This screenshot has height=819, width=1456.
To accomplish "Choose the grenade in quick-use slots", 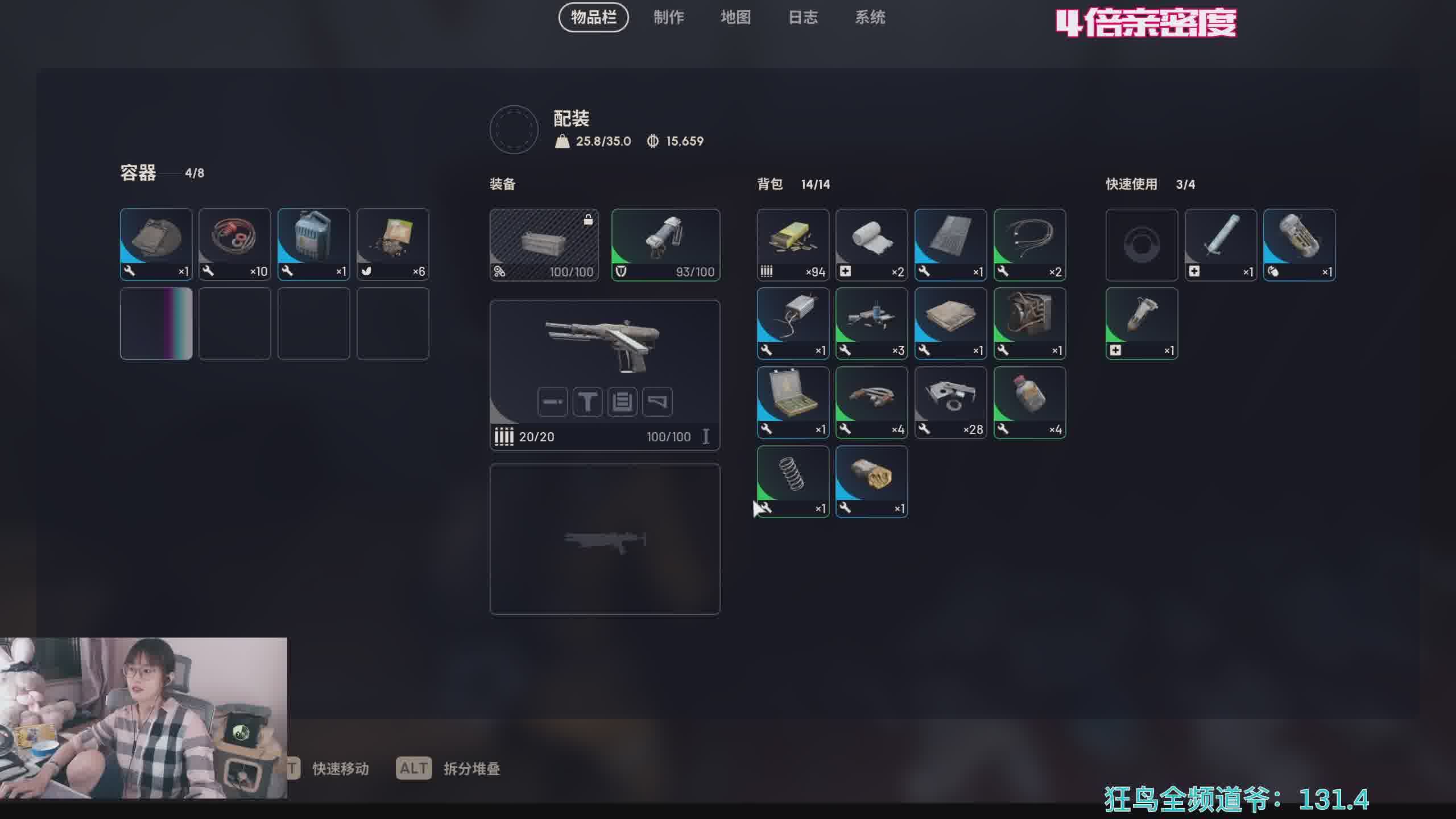I will (x=1299, y=245).
